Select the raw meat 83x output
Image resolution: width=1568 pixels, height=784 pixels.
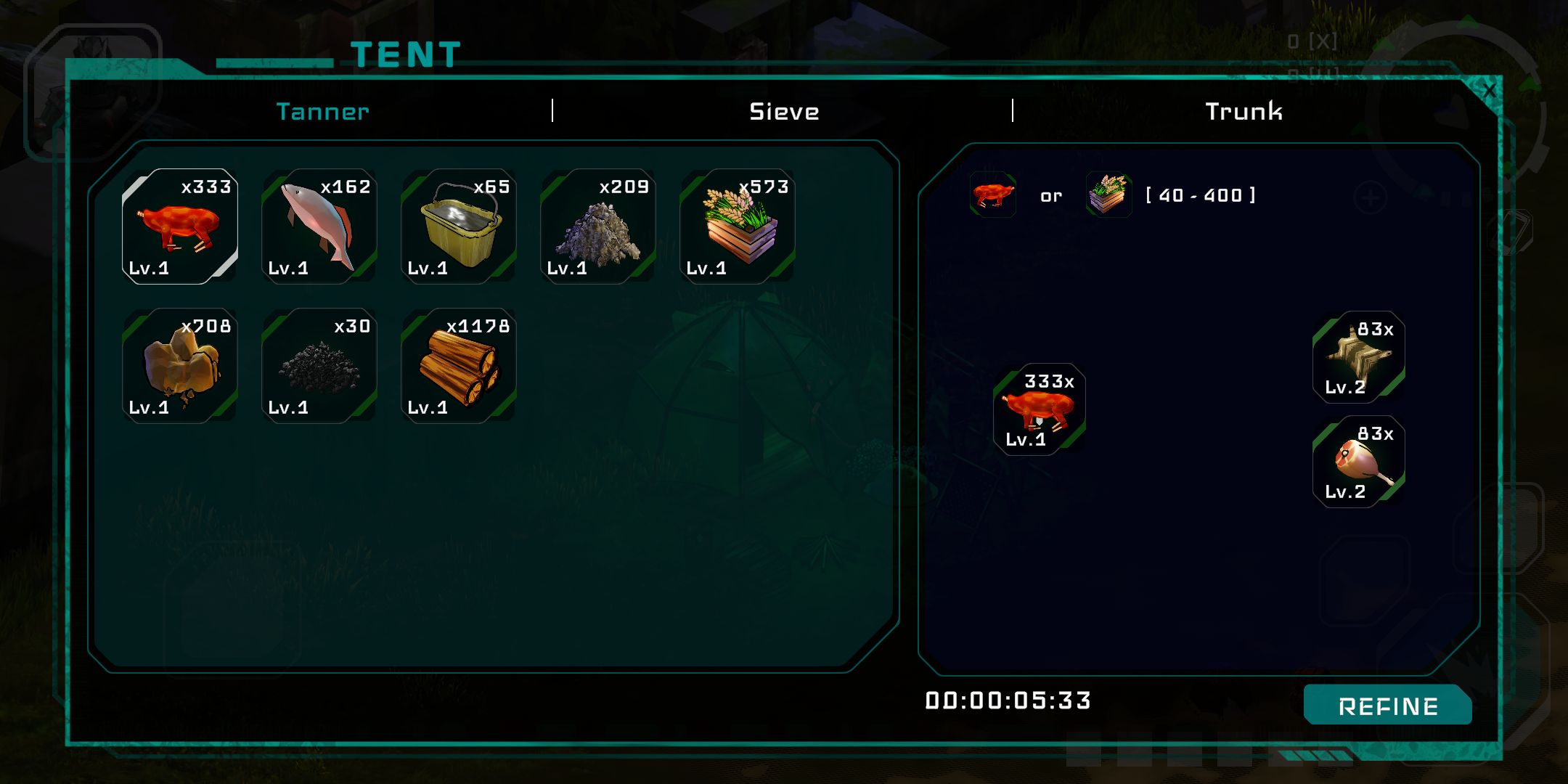[1358, 462]
